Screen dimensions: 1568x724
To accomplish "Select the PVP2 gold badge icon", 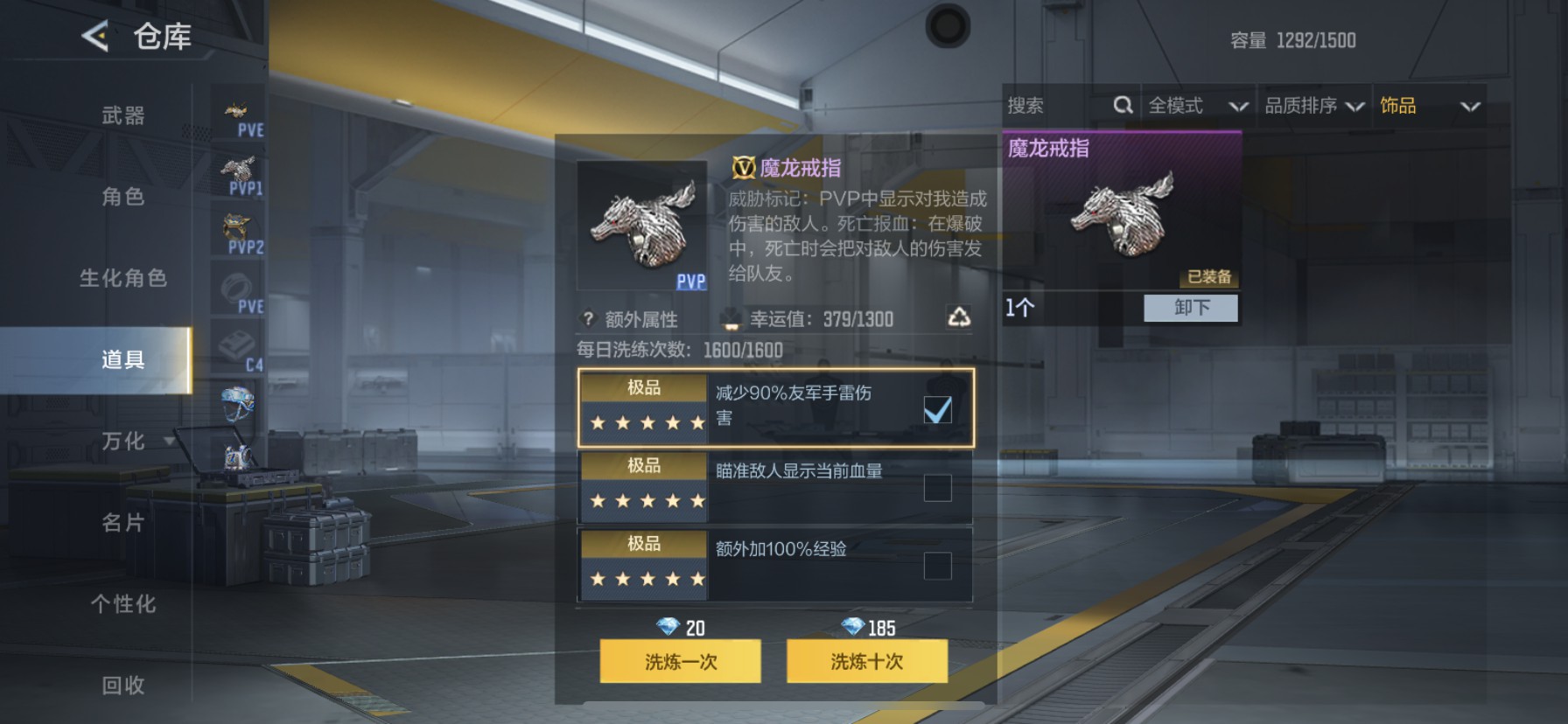I will tap(237, 229).
